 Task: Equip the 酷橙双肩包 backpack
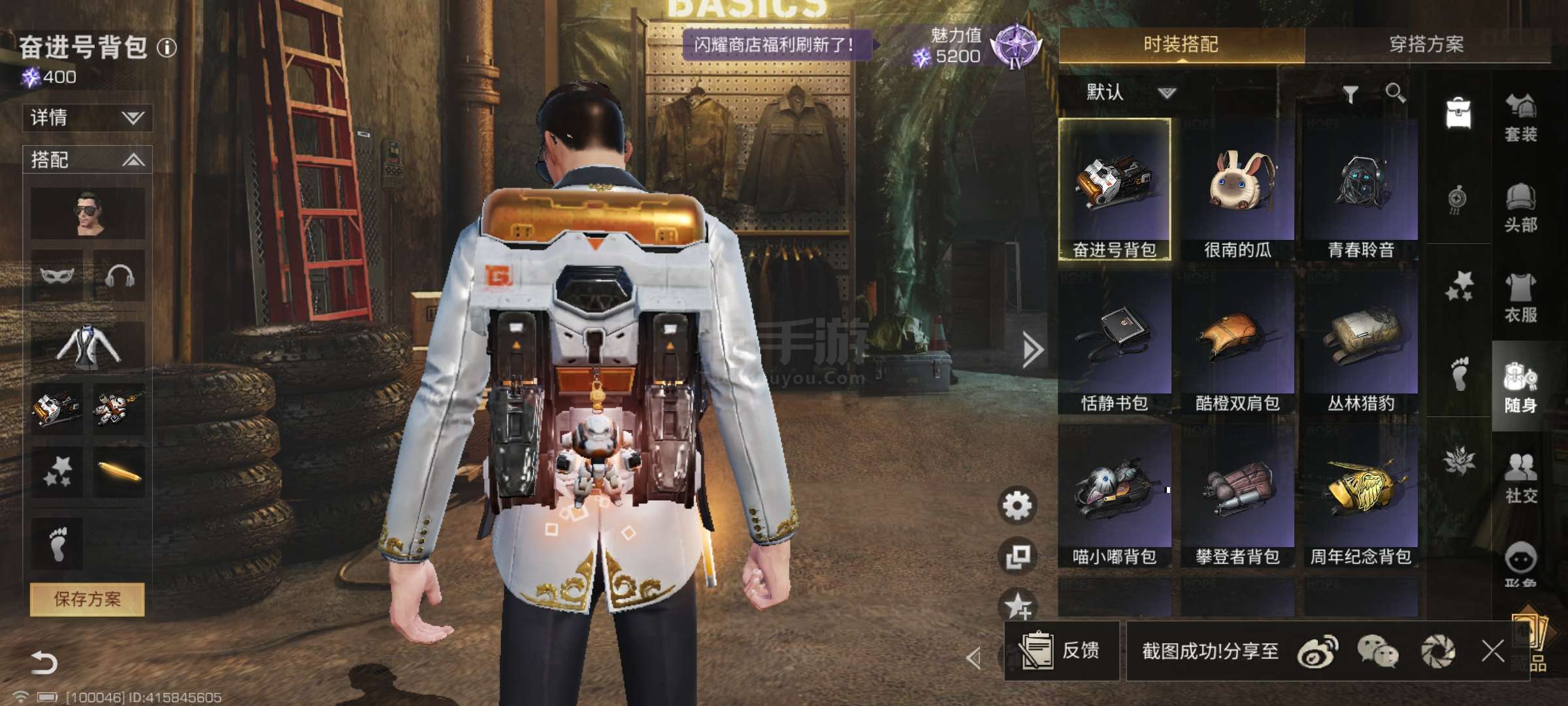[x=1237, y=343]
